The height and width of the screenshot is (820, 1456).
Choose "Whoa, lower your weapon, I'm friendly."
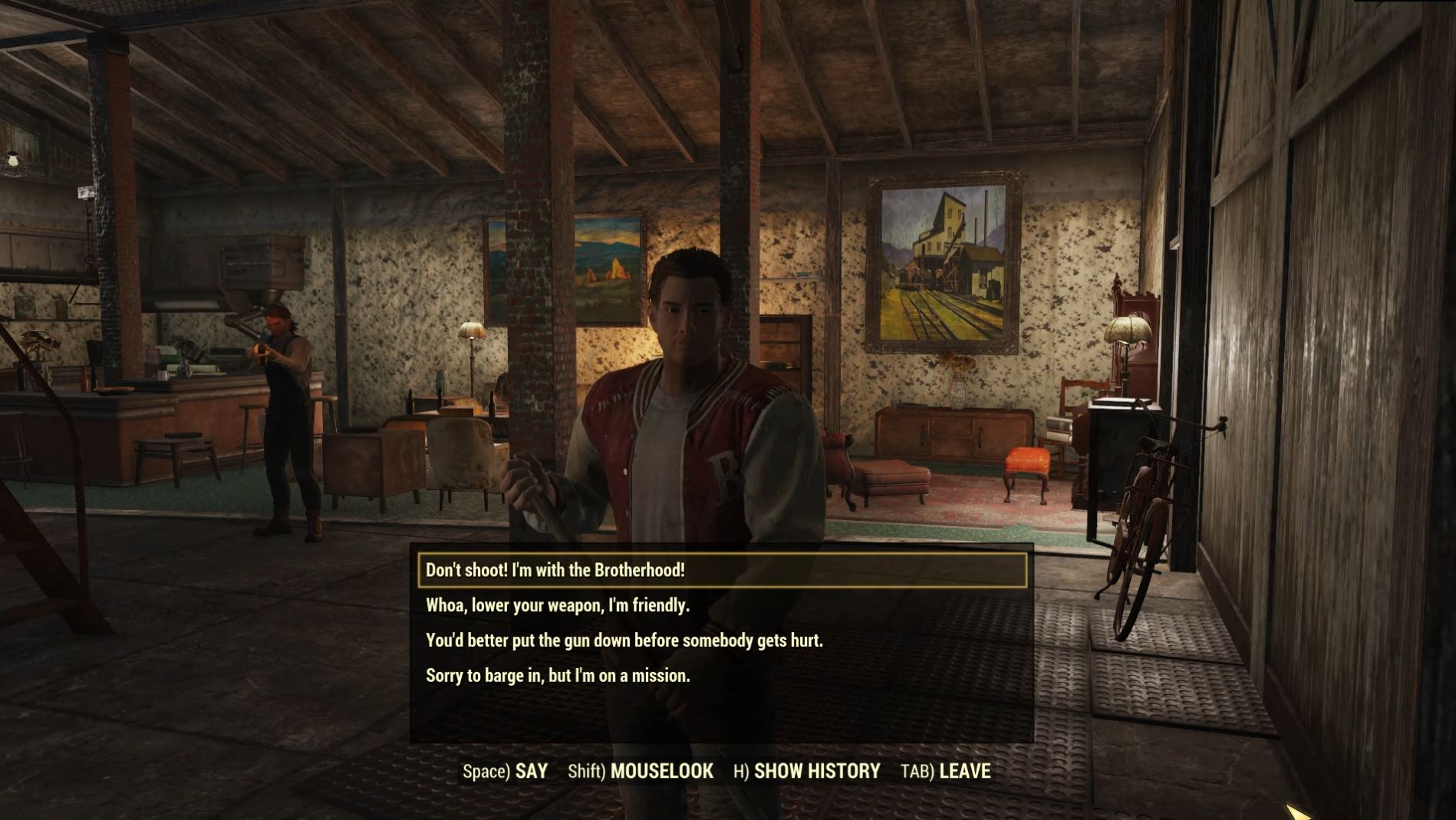point(557,605)
